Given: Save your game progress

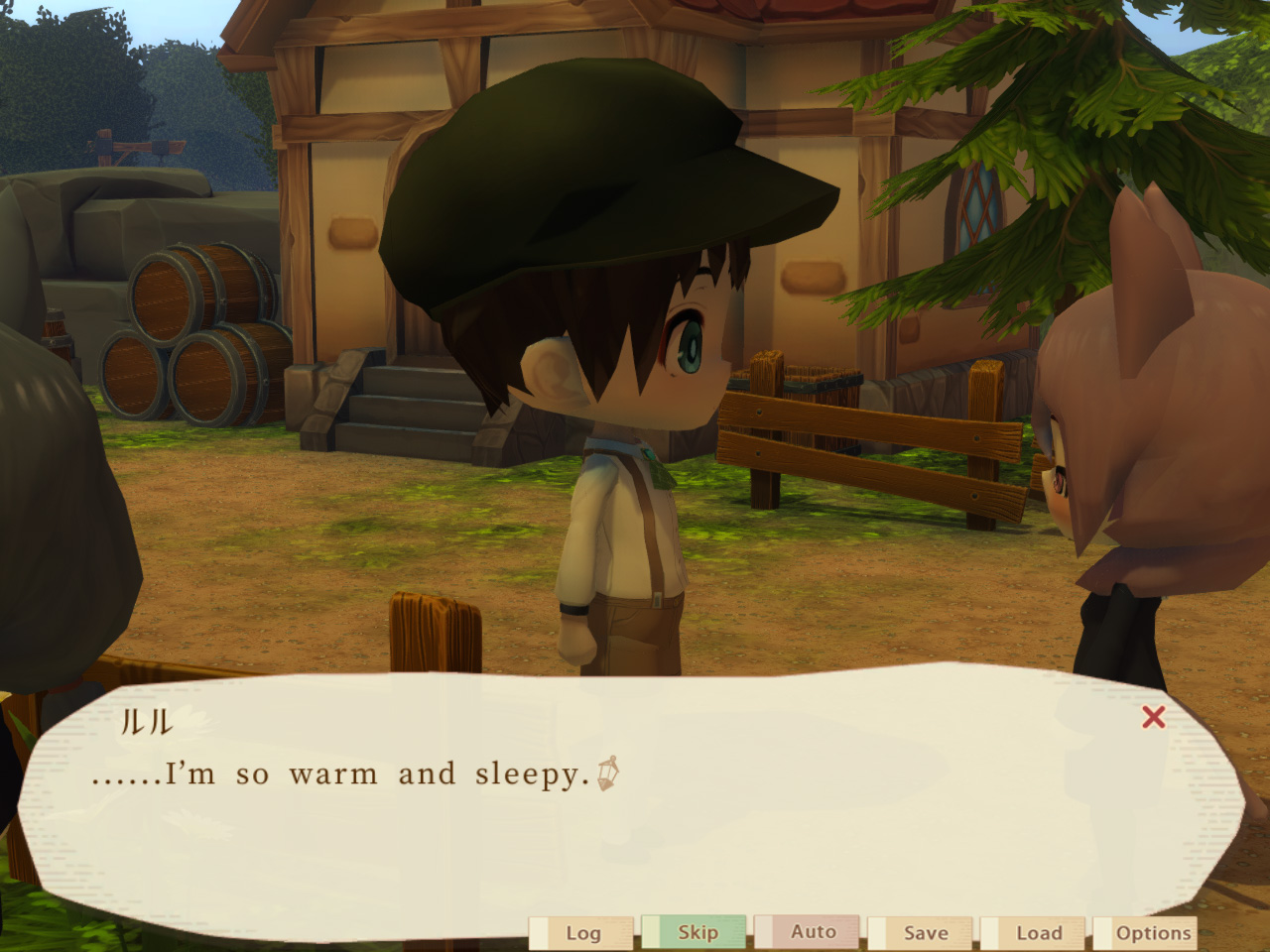Looking at the screenshot, I should 925,933.
